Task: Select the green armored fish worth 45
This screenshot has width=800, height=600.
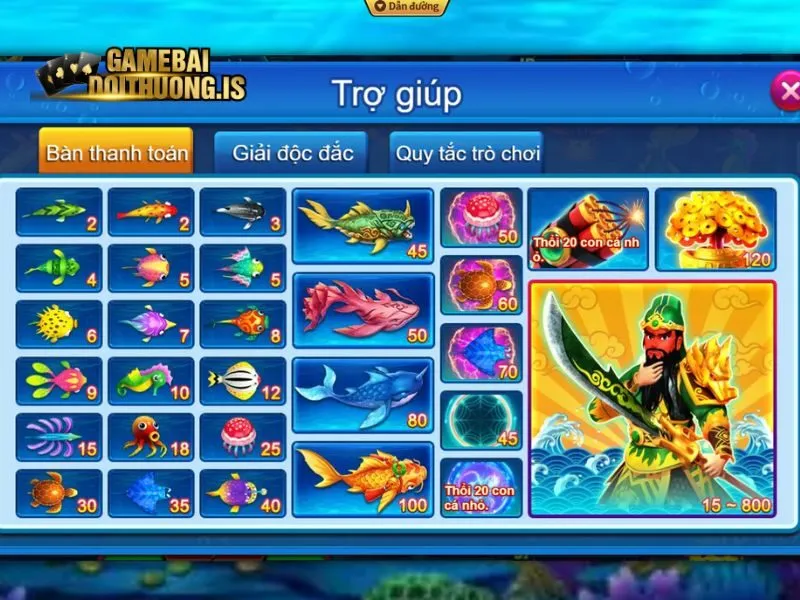Action: pos(363,225)
